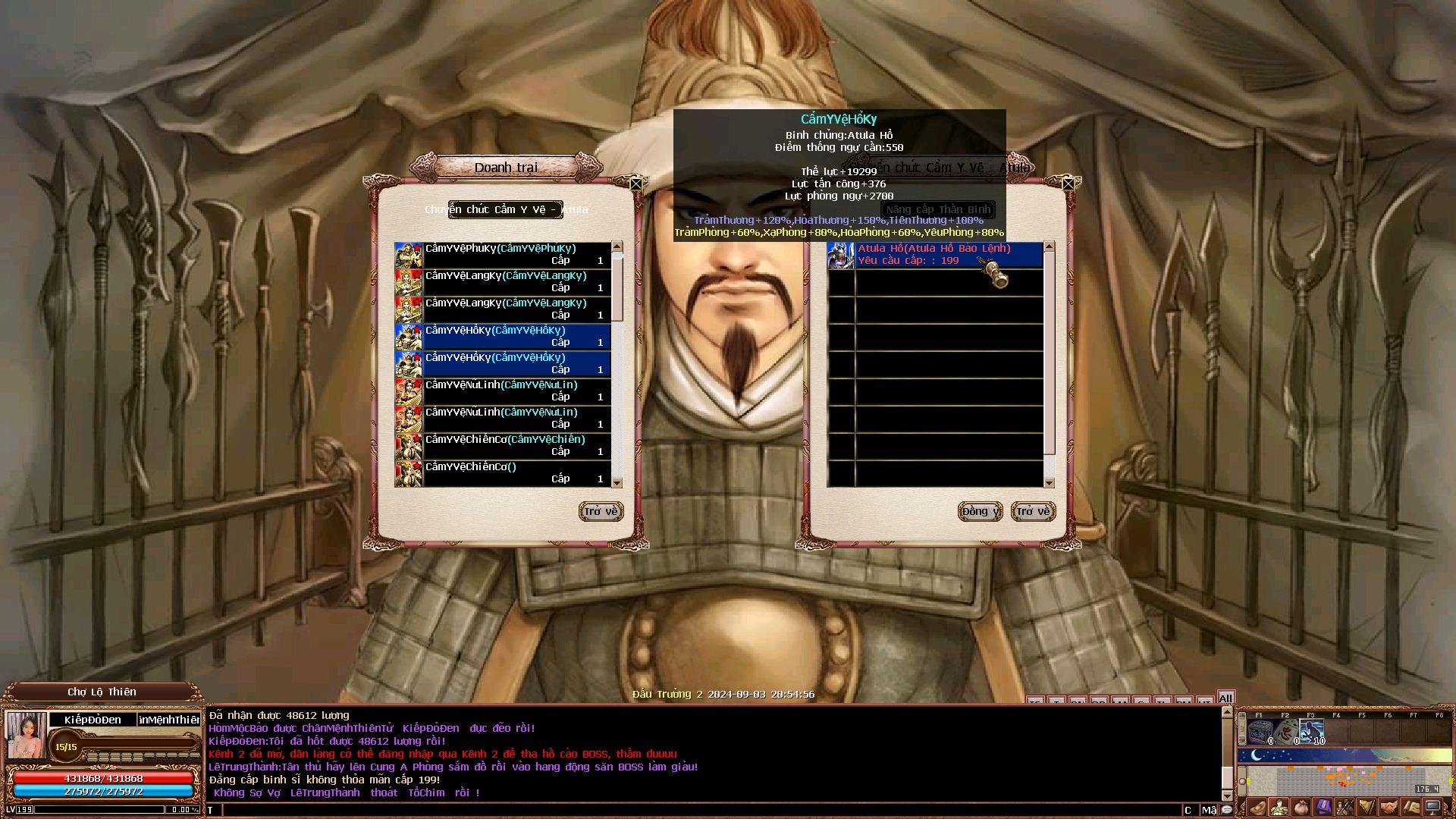Close the right-hand Atula list window
Screen dimensions: 1456x819
(1068, 184)
